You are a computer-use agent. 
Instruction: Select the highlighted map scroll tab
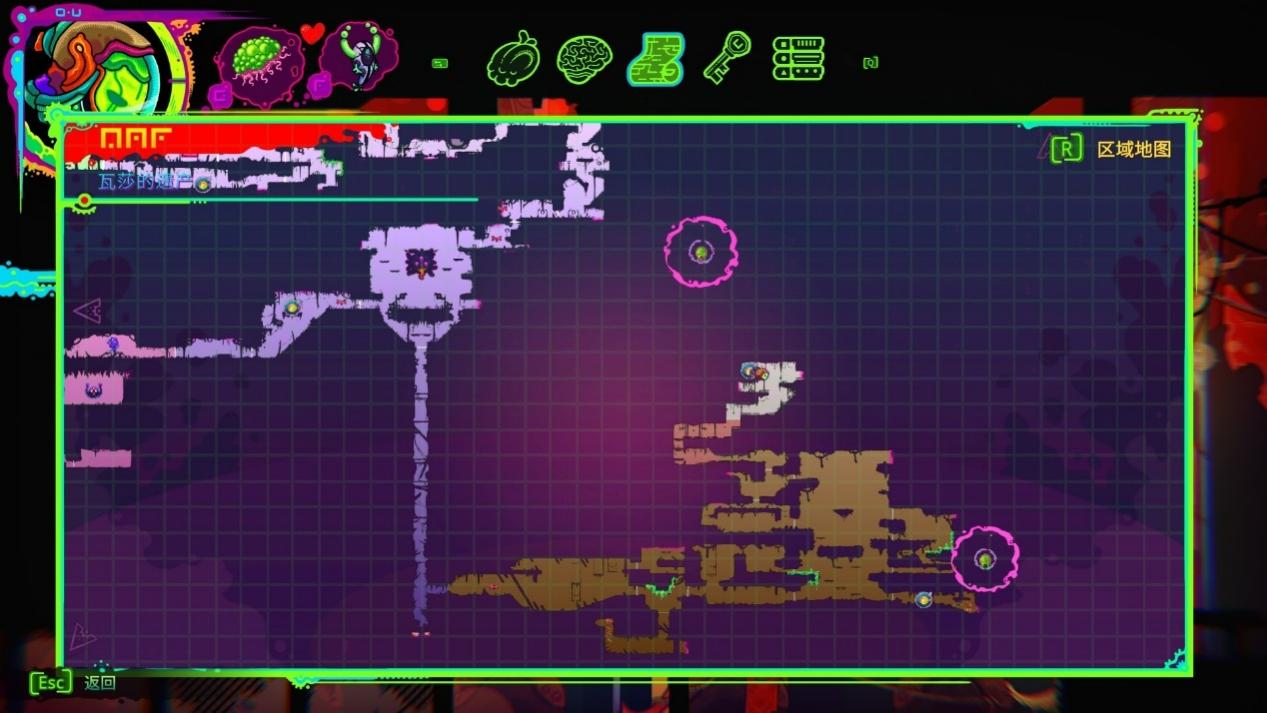click(656, 60)
